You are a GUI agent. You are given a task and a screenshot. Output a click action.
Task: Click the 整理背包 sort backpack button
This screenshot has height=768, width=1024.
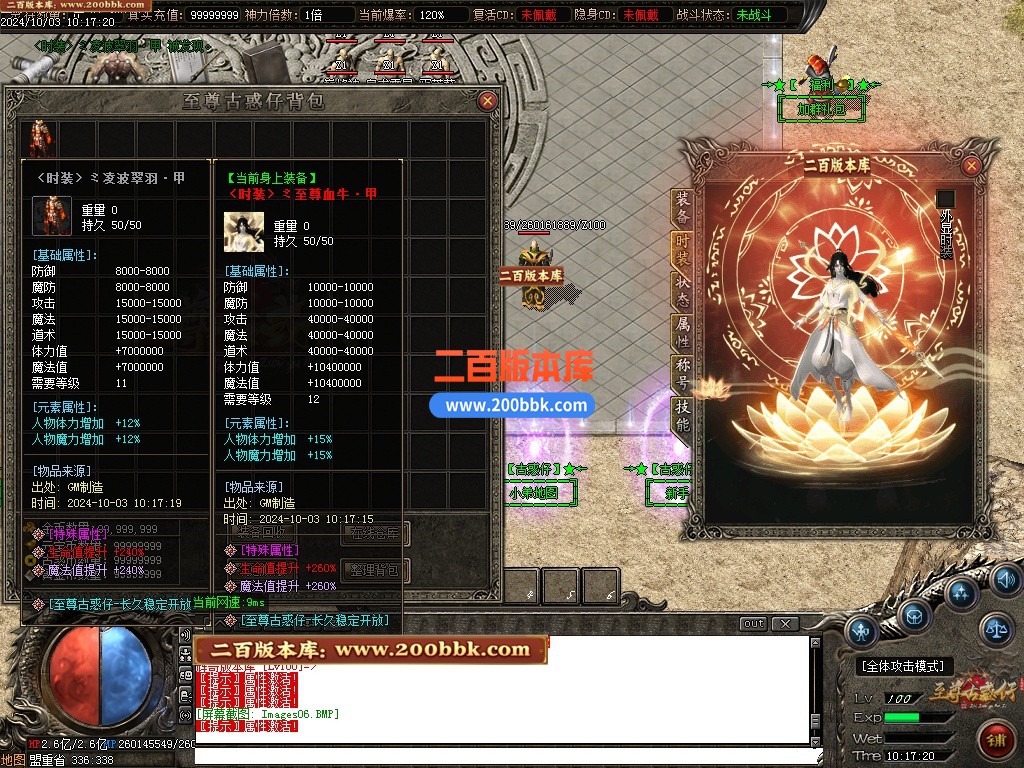tap(376, 571)
